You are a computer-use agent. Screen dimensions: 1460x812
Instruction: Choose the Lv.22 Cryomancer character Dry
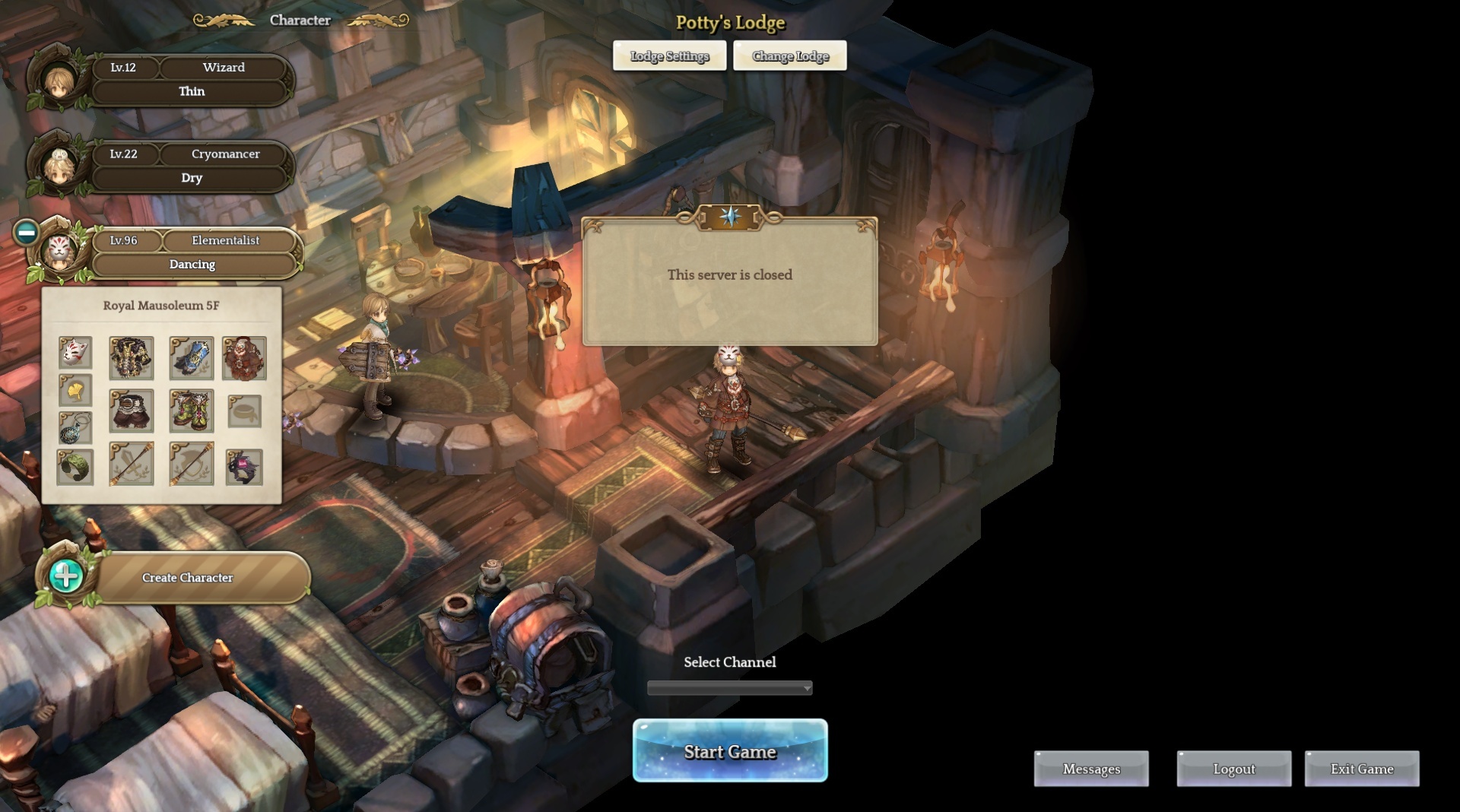pyautogui.click(x=190, y=167)
